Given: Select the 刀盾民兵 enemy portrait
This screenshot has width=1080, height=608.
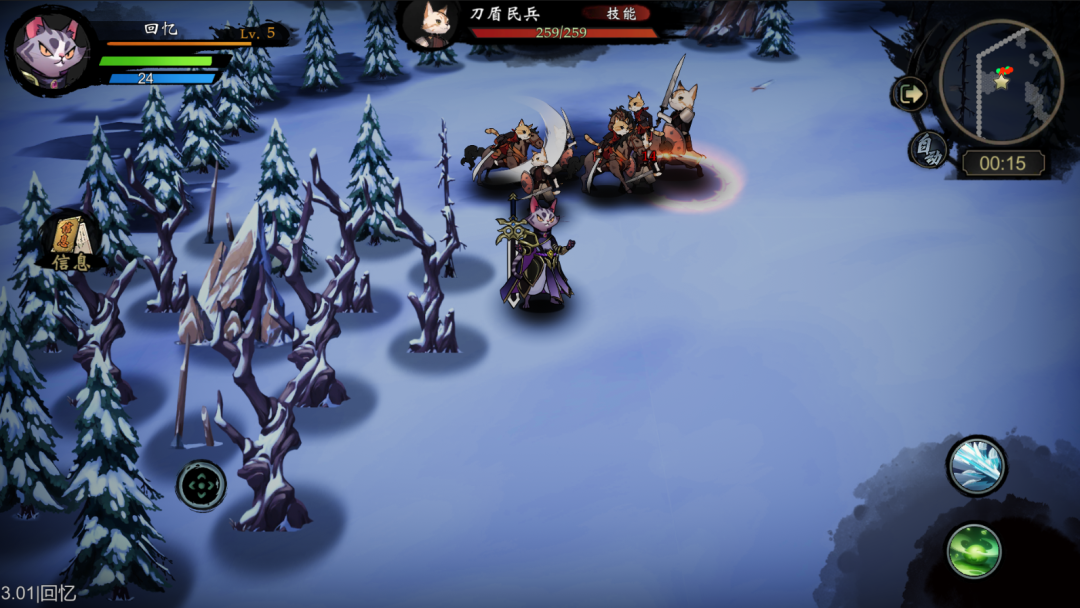Looking at the screenshot, I should point(432,24).
